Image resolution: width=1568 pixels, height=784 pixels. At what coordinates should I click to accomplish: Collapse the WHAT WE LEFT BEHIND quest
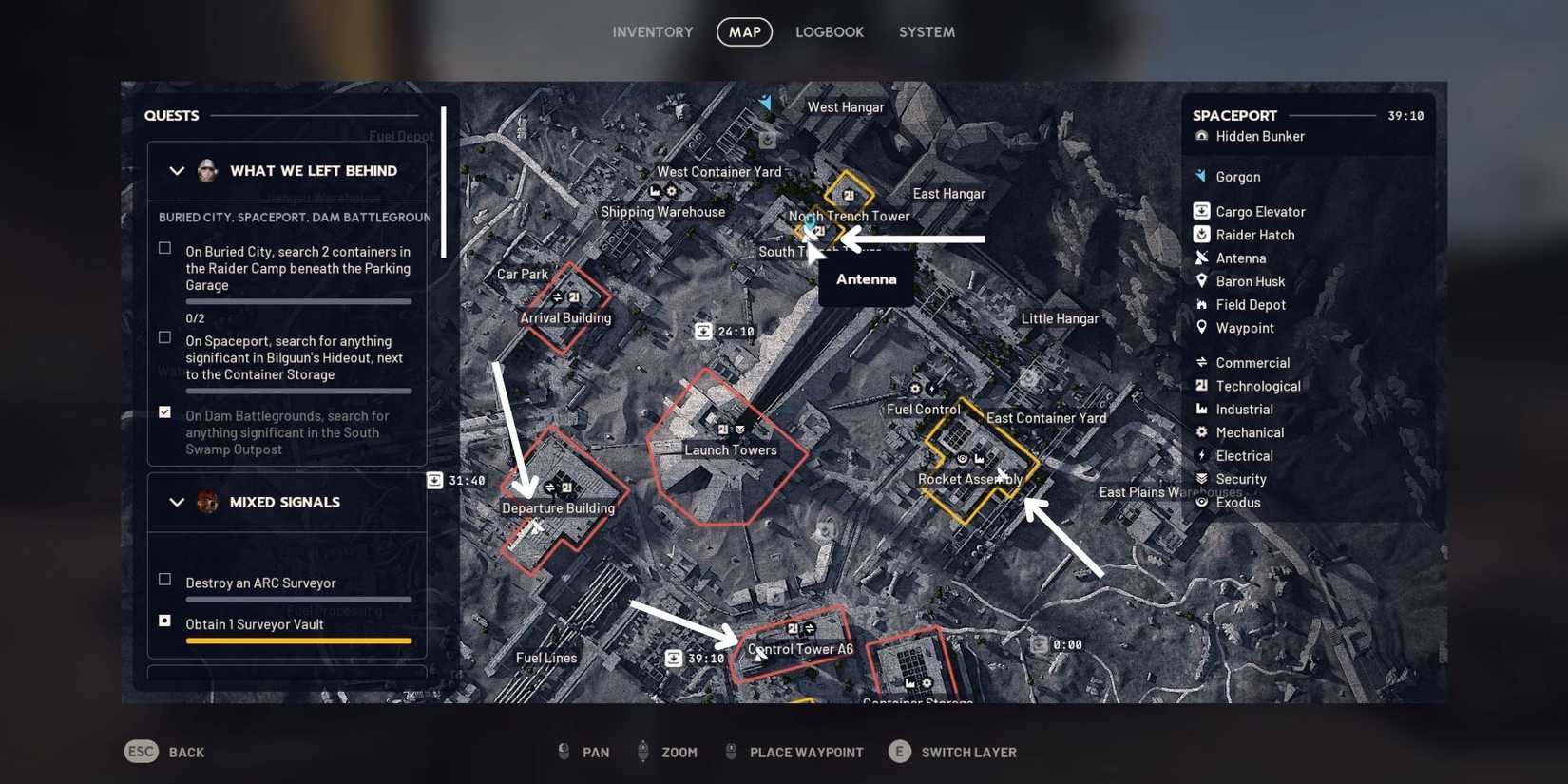[177, 171]
